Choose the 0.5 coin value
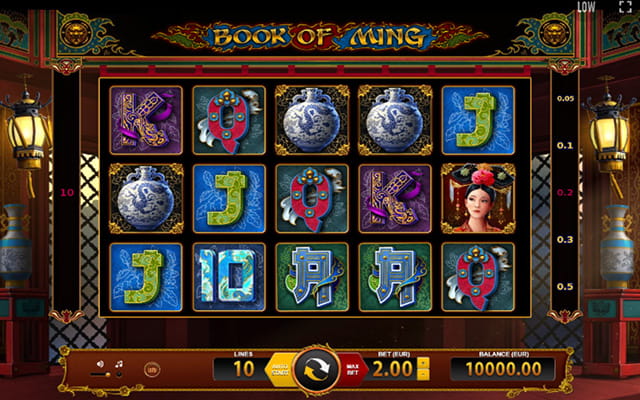Screen dimensions: 640x400 tap(565, 287)
